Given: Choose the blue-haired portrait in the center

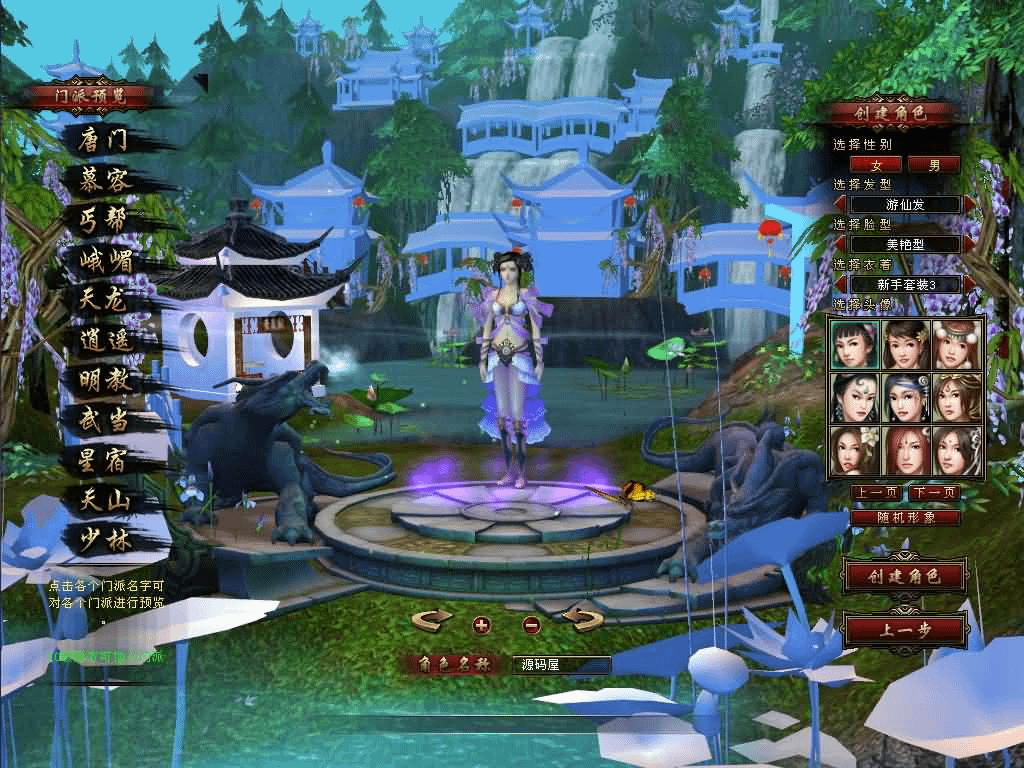Looking at the screenshot, I should (x=906, y=398).
